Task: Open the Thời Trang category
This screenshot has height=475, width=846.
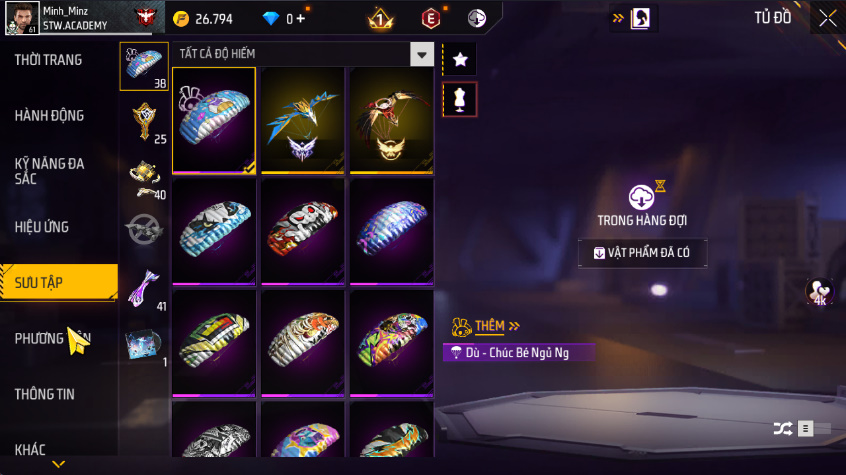Action: click(48, 60)
